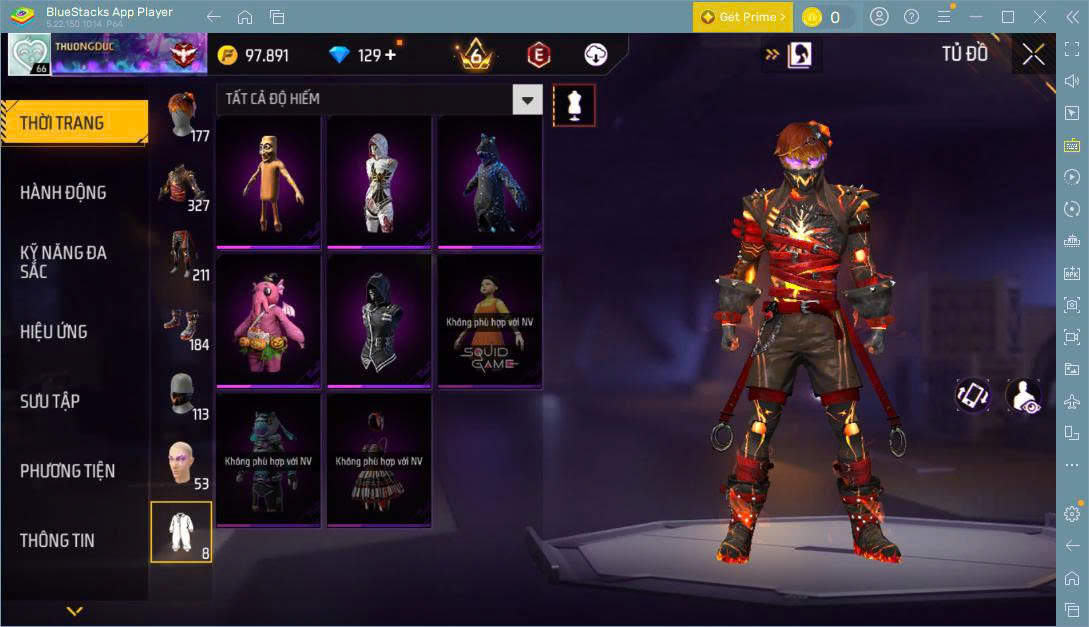Pick the Squid Game outfit tile
Image resolution: width=1089 pixels, height=627 pixels.
(490, 321)
